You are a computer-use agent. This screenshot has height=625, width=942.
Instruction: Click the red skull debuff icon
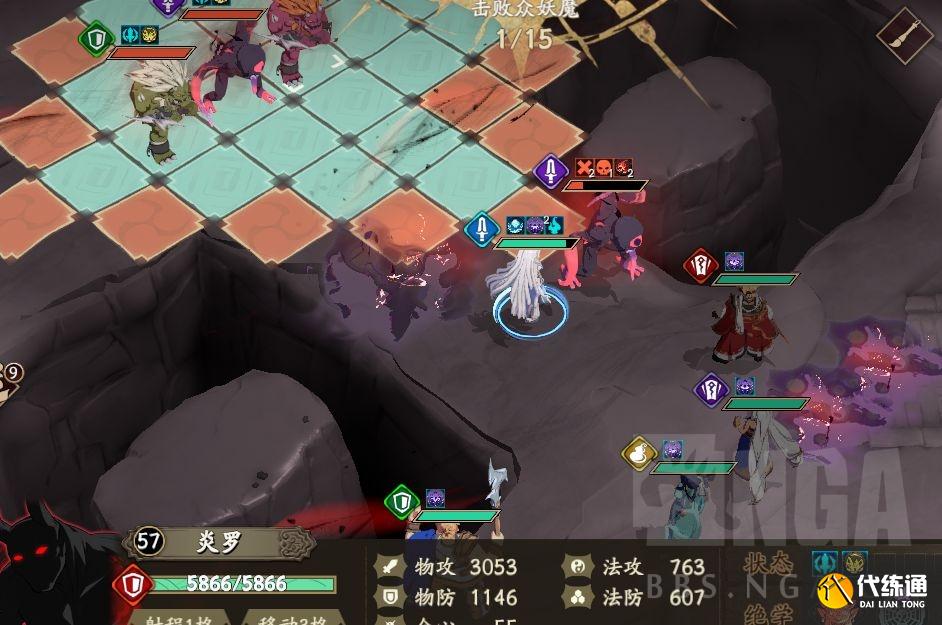point(604,168)
